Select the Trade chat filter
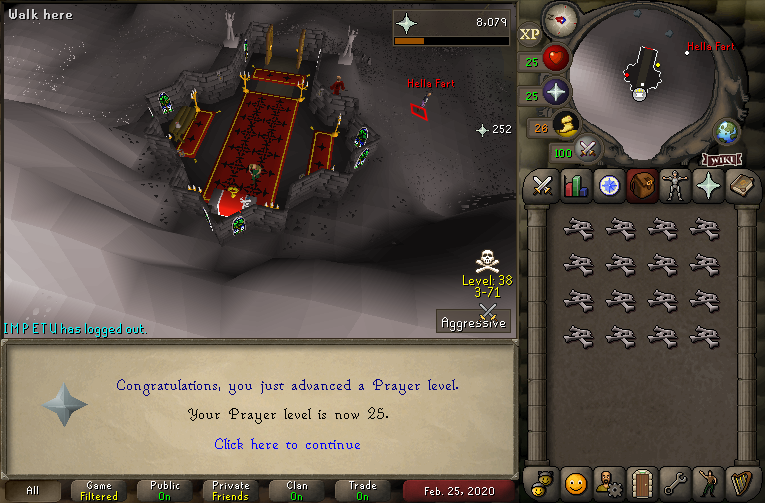765x503 pixels. pos(362,491)
